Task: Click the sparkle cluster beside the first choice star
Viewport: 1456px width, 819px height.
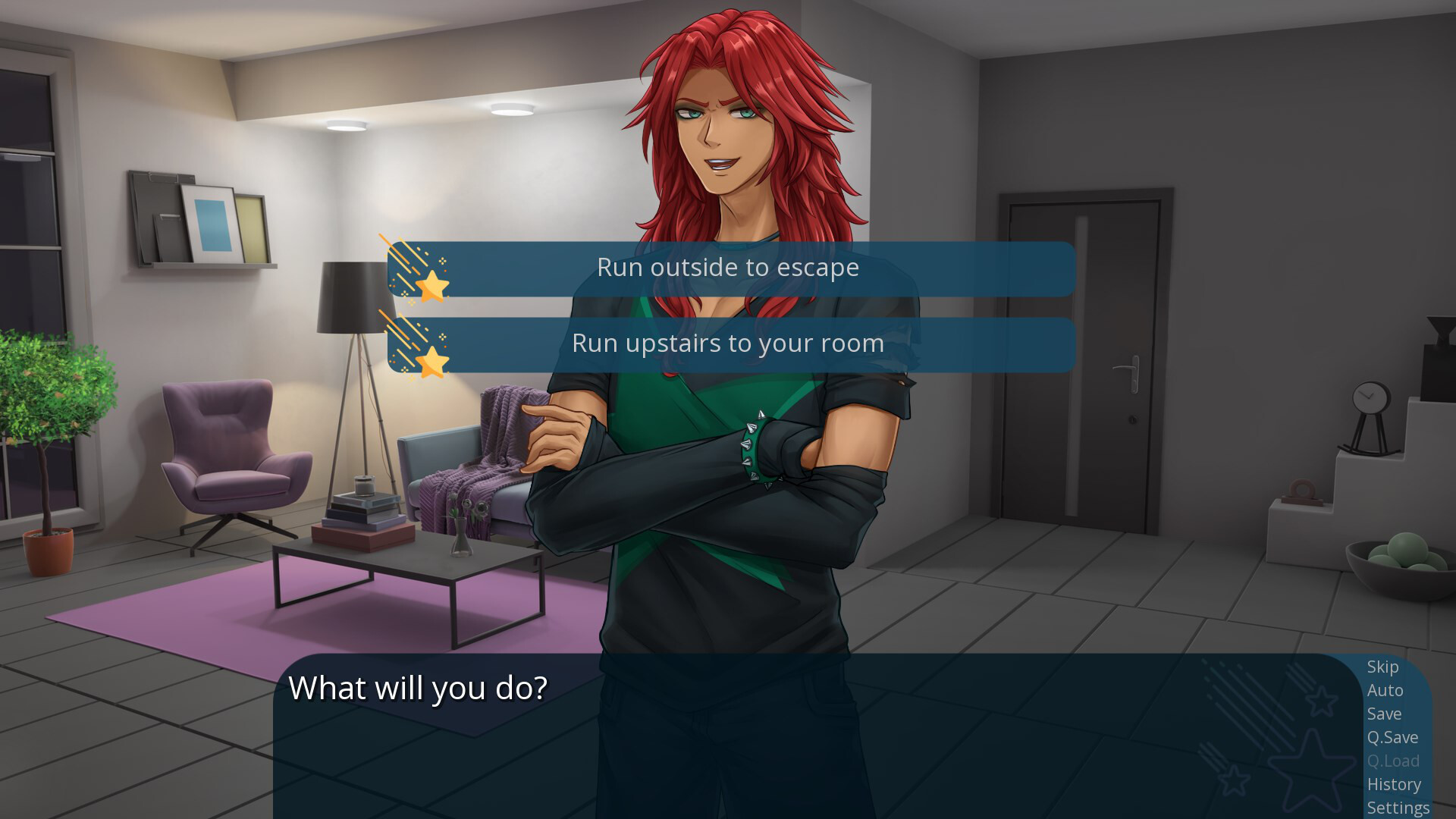Action: tap(443, 261)
